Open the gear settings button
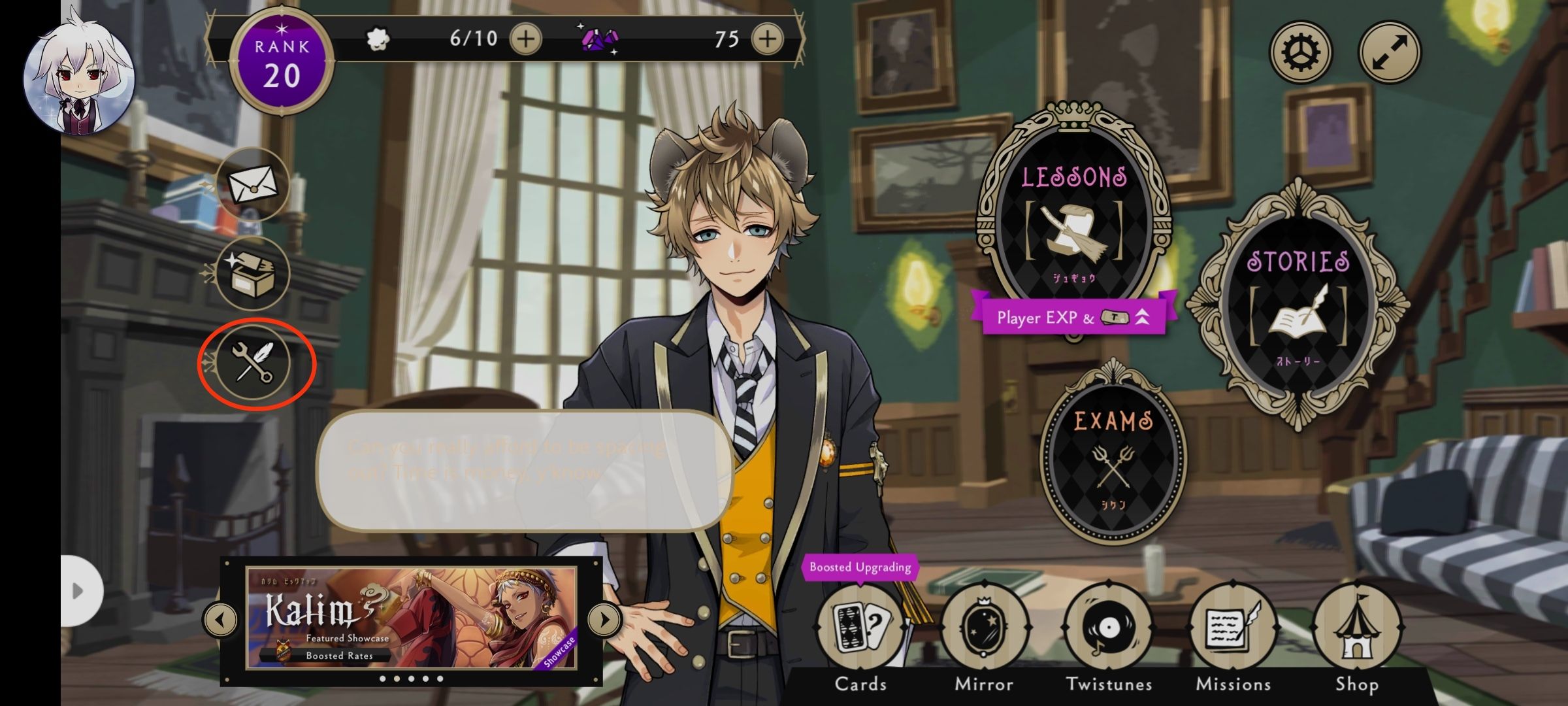 (x=1300, y=52)
